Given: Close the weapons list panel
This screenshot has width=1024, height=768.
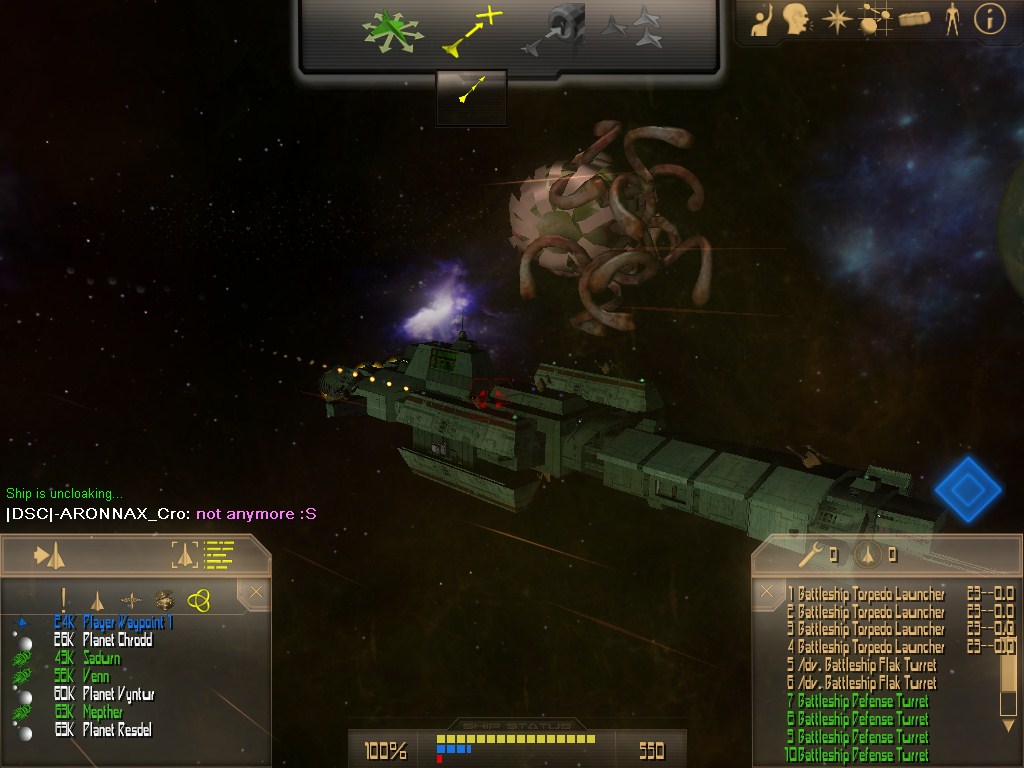Looking at the screenshot, I should click(x=767, y=591).
